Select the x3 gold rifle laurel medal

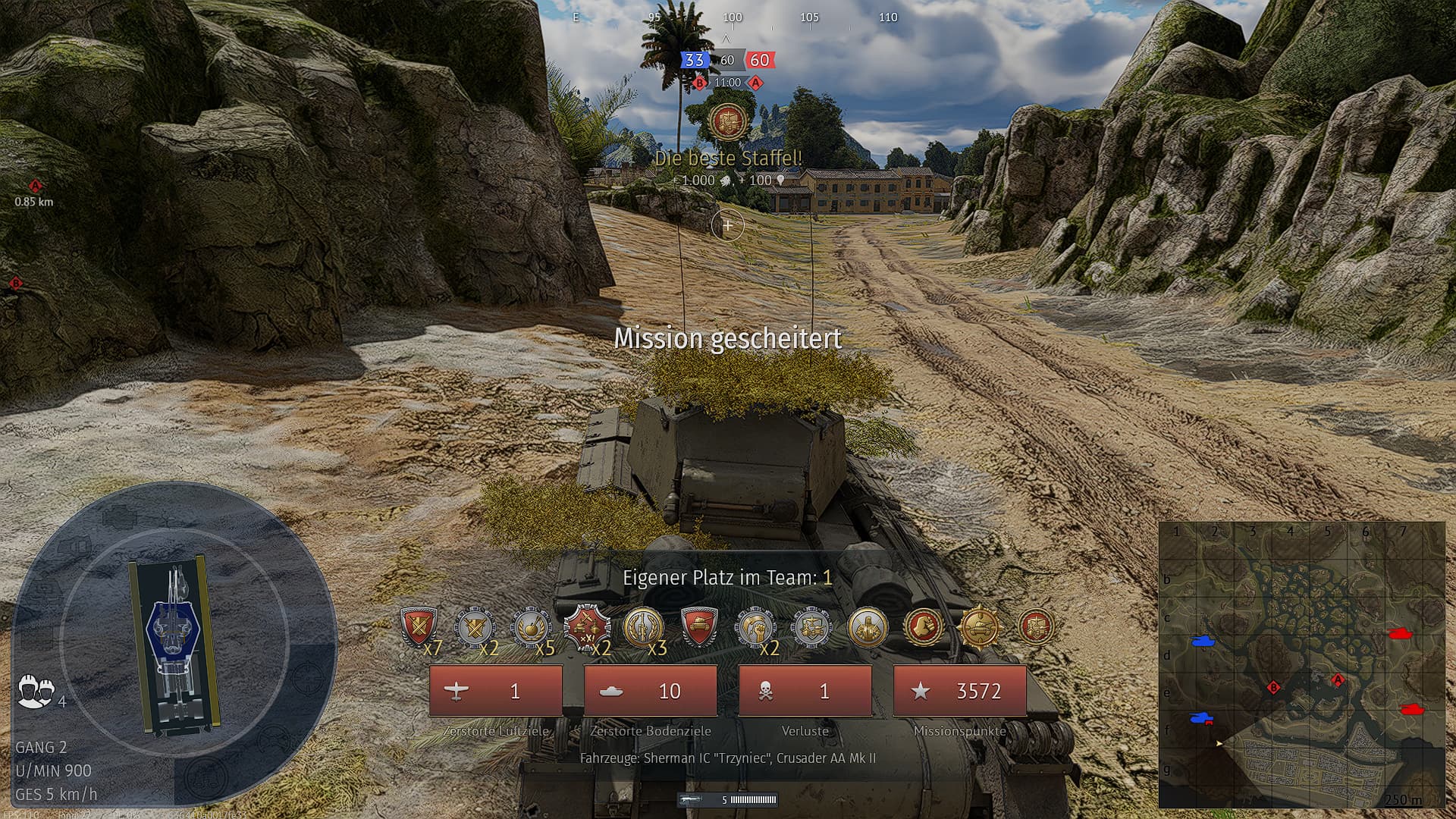pos(643,627)
